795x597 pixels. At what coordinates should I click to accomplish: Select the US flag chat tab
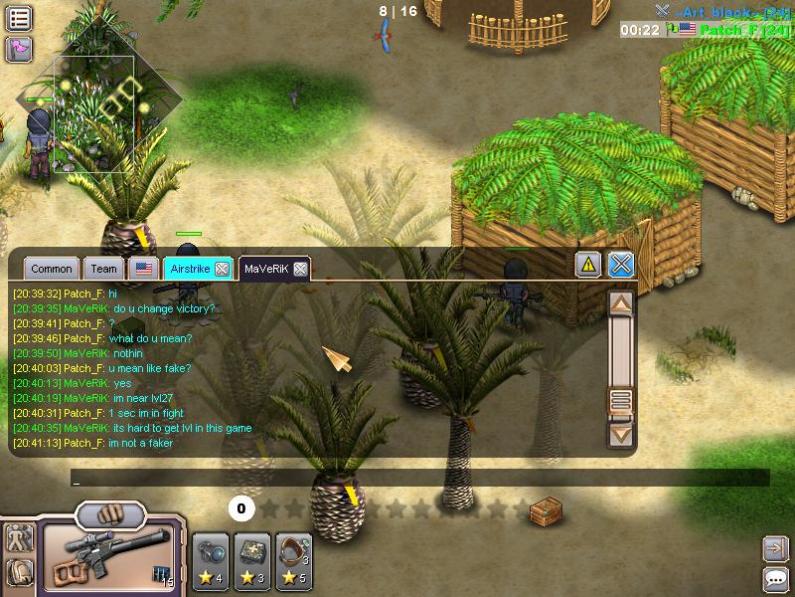[144, 268]
